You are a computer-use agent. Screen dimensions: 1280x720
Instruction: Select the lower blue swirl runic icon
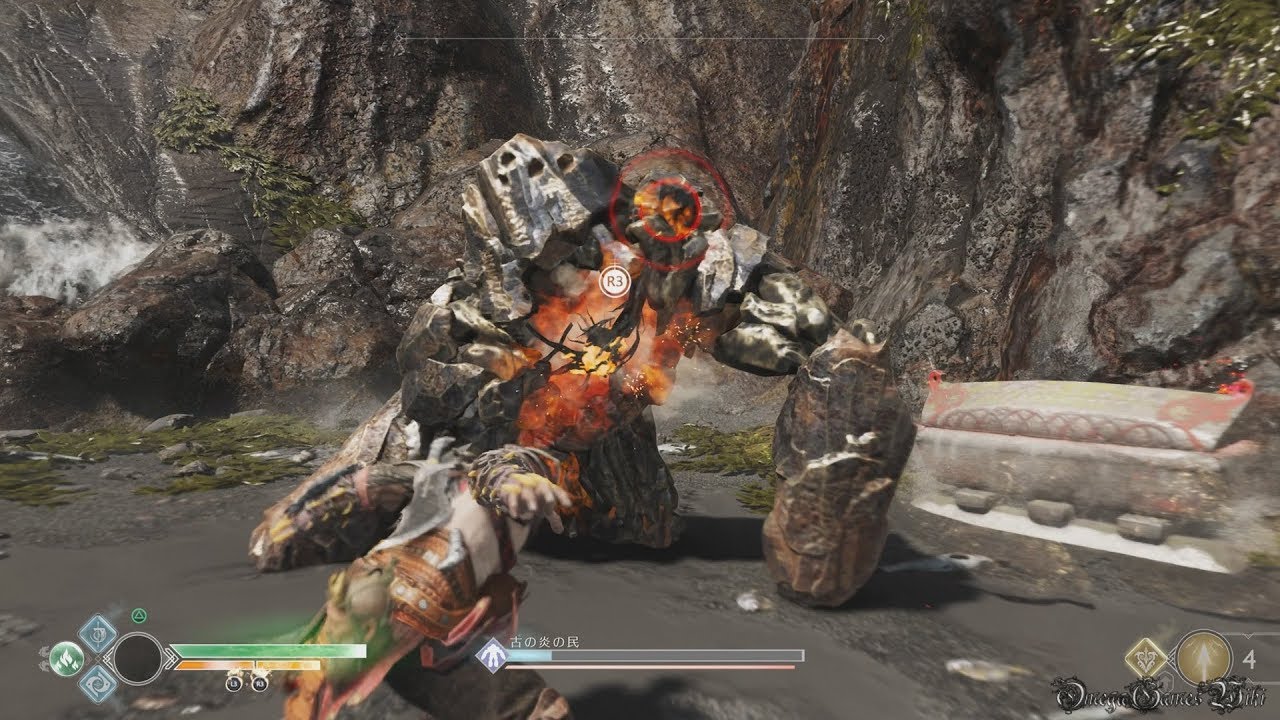pyautogui.click(x=98, y=684)
